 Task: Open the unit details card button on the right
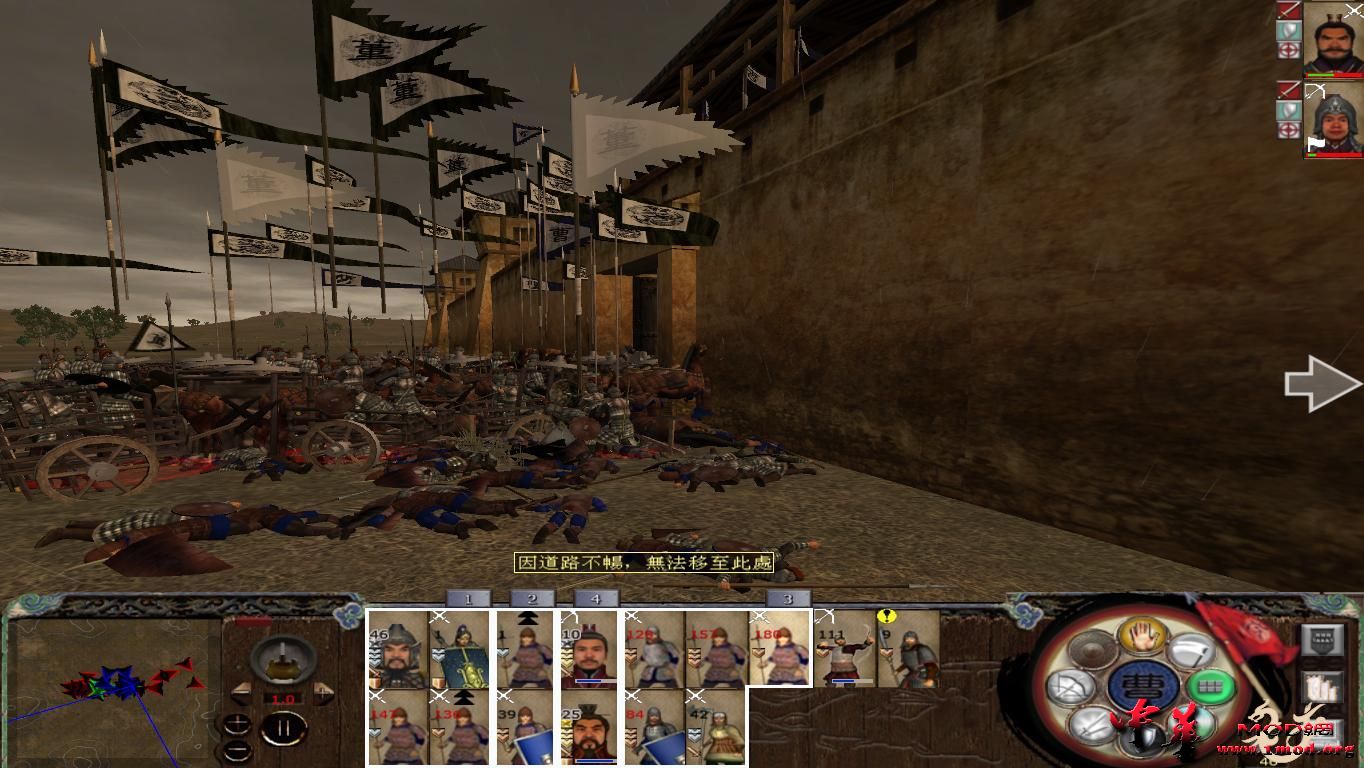tap(1322, 638)
